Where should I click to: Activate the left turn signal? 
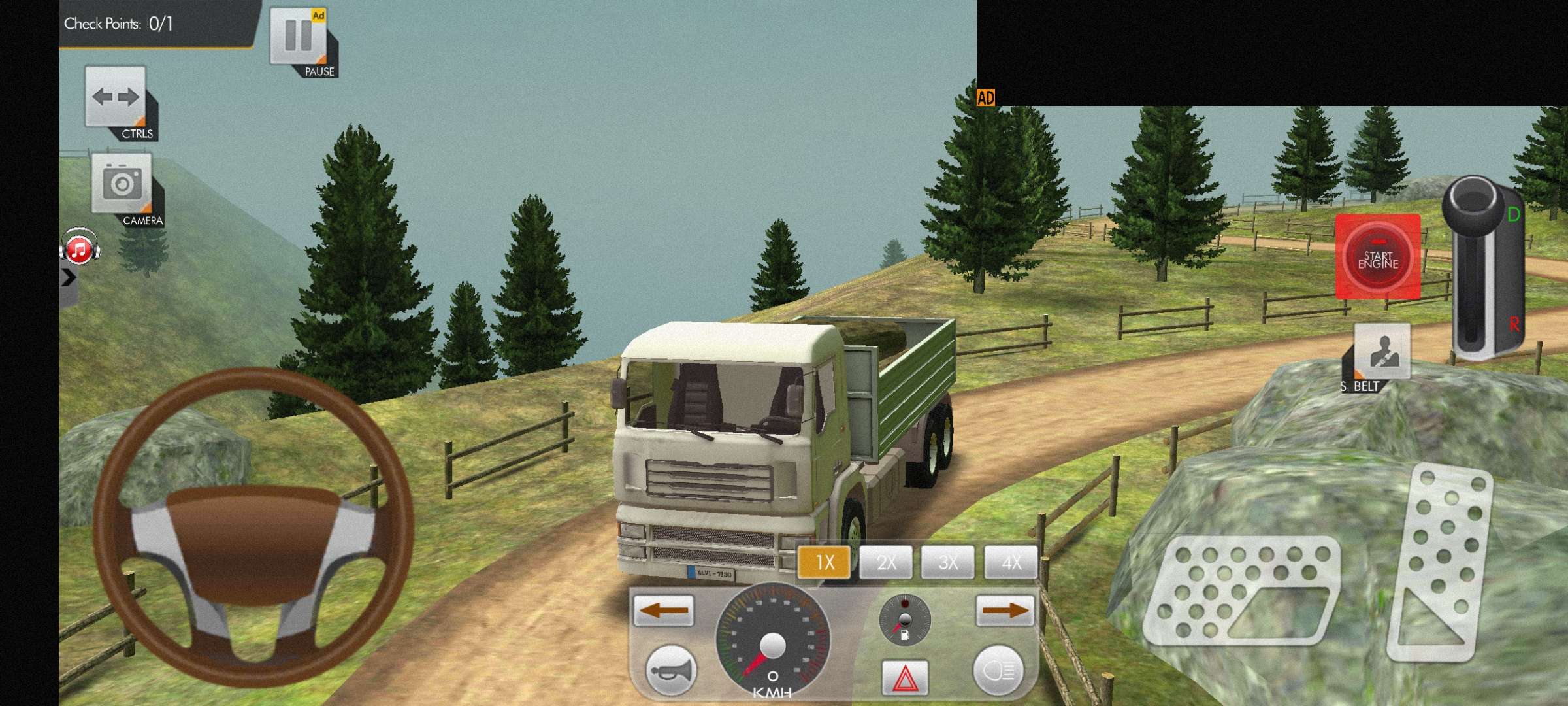tap(663, 611)
